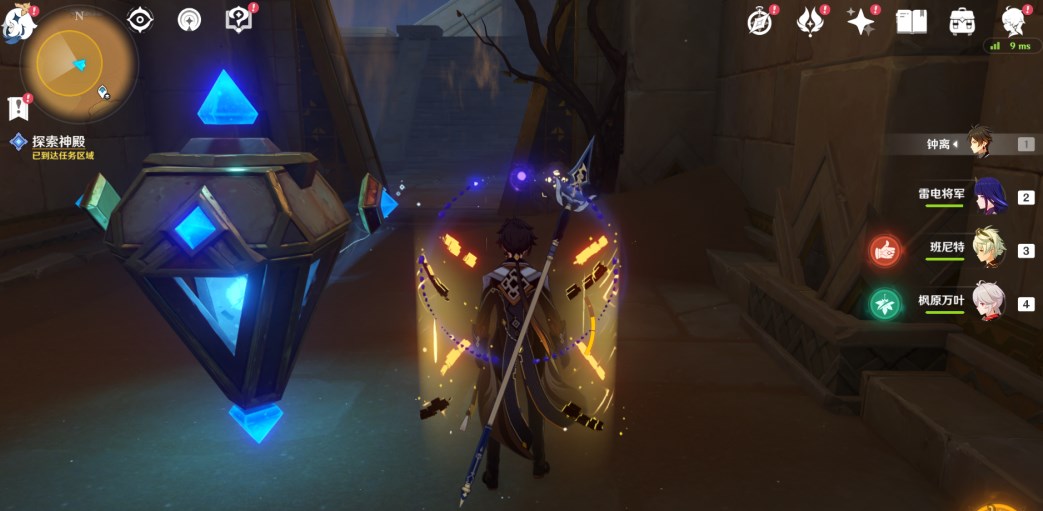This screenshot has width=1043, height=511.
Task: Open the backpack inventory
Action: [x=962, y=22]
